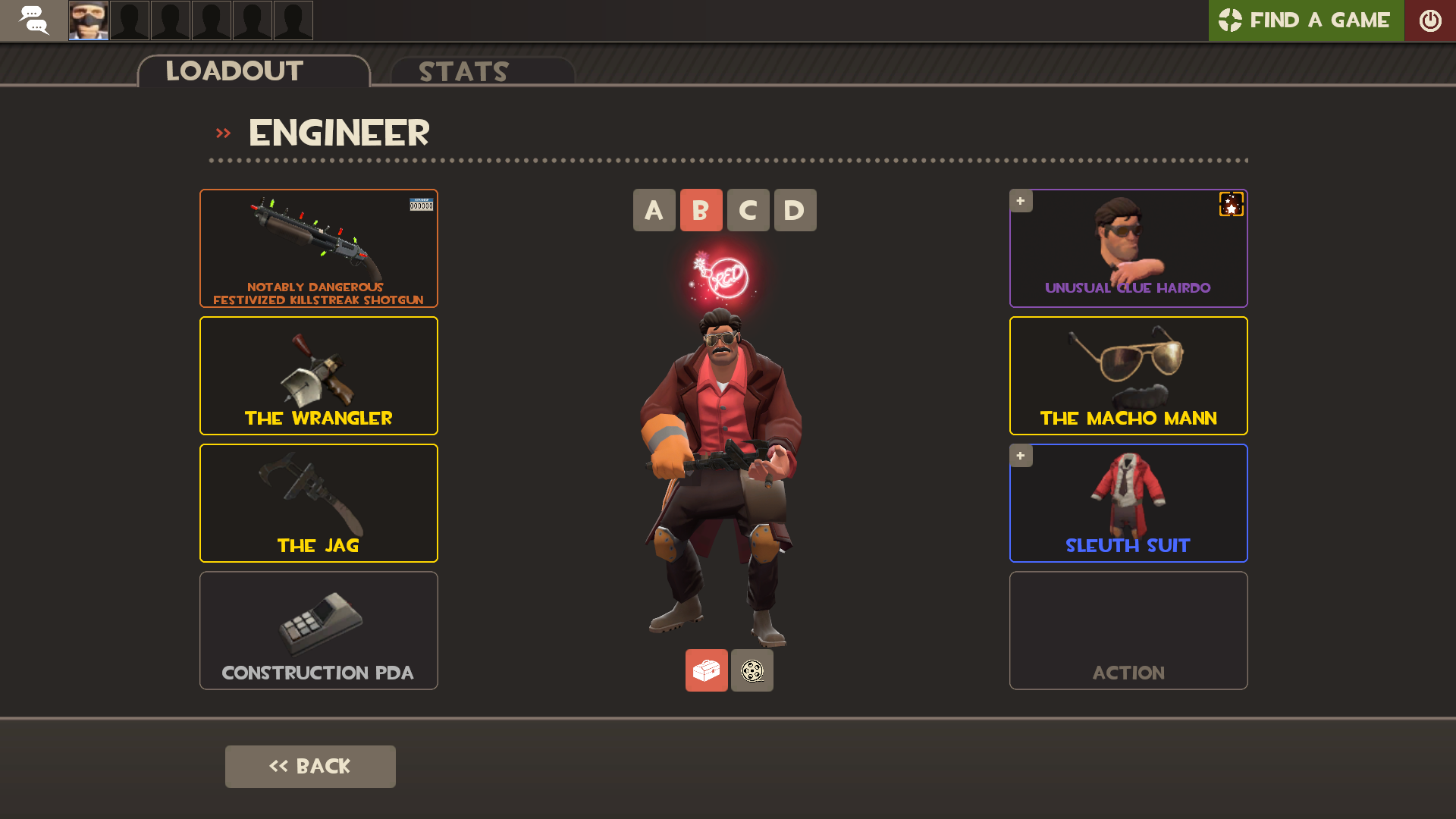Expand styles with the plus on Sleuth Suit
This screenshot has width=1456, height=819.
pyautogui.click(x=1021, y=455)
